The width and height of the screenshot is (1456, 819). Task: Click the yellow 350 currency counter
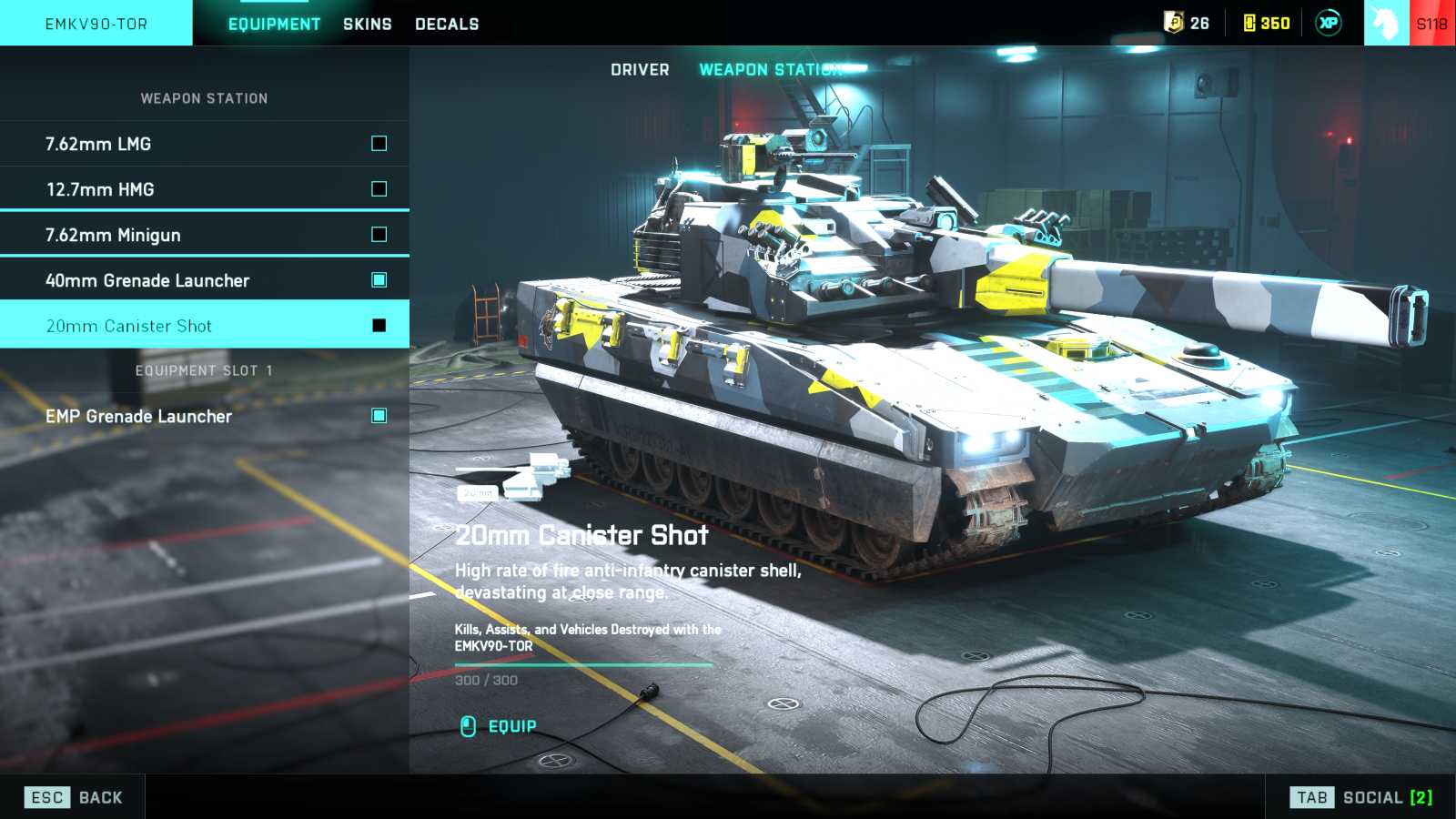tap(1267, 23)
